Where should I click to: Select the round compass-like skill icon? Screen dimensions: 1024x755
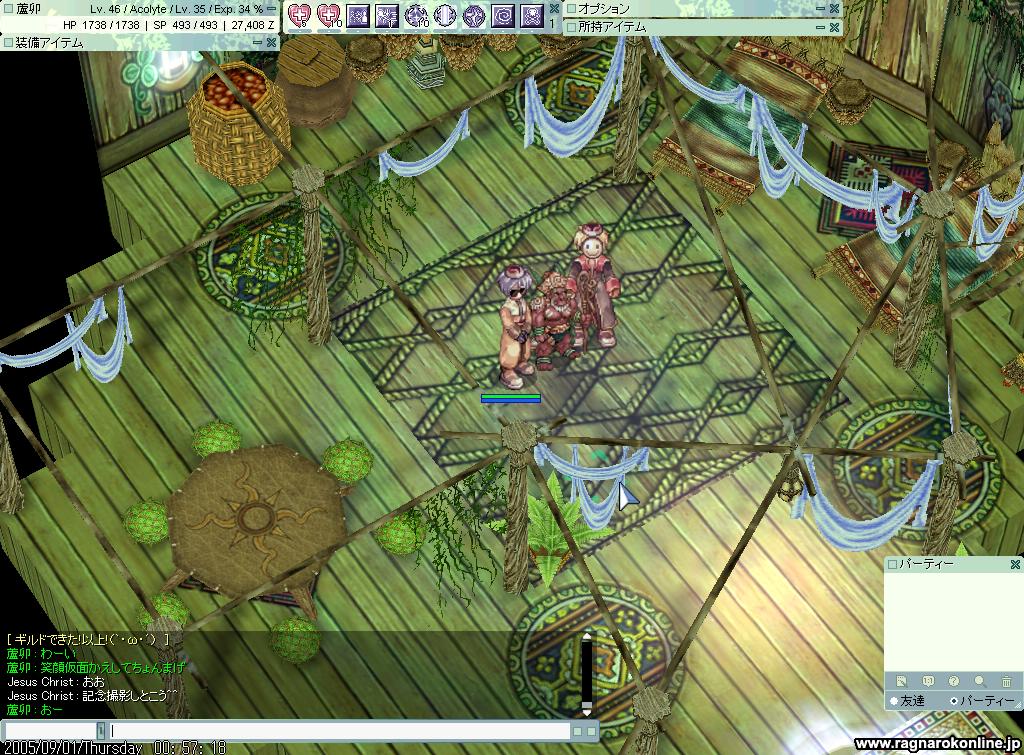click(x=445, y=15)
